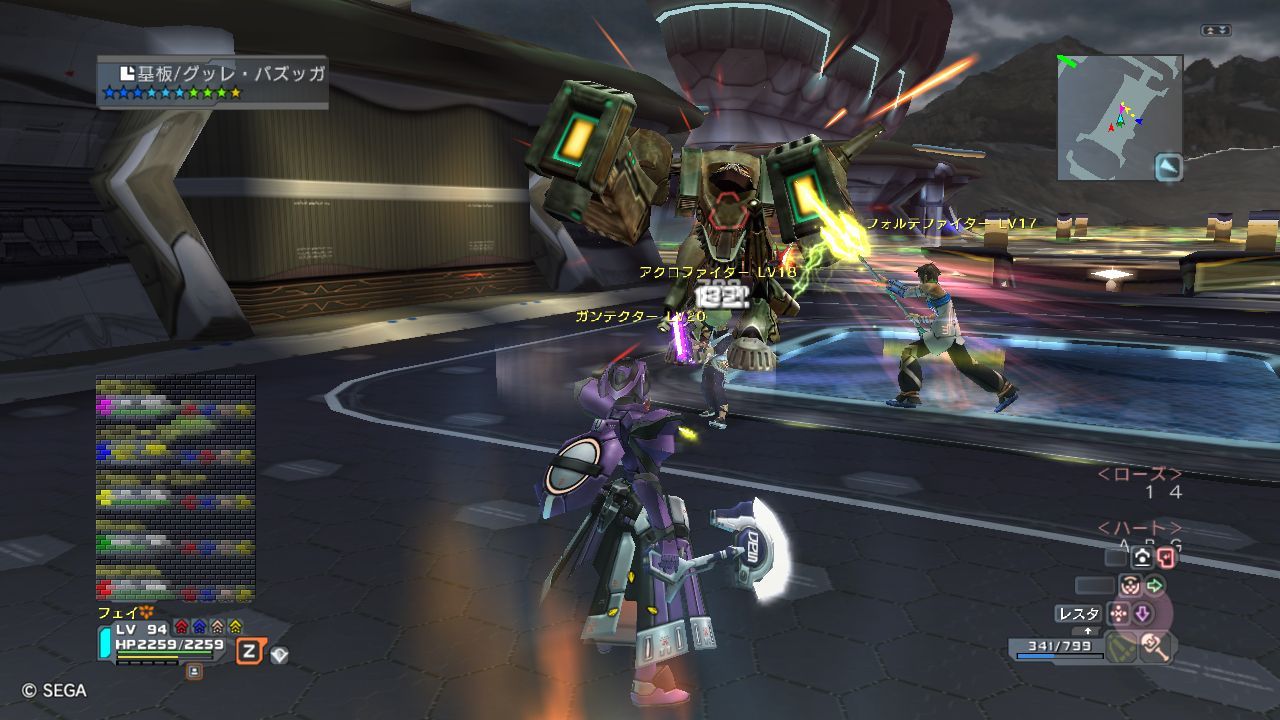Viewport: 1280px width, 720px height.
Task: Click the pink circular dots palette icon
Action: click(1129, 585)
